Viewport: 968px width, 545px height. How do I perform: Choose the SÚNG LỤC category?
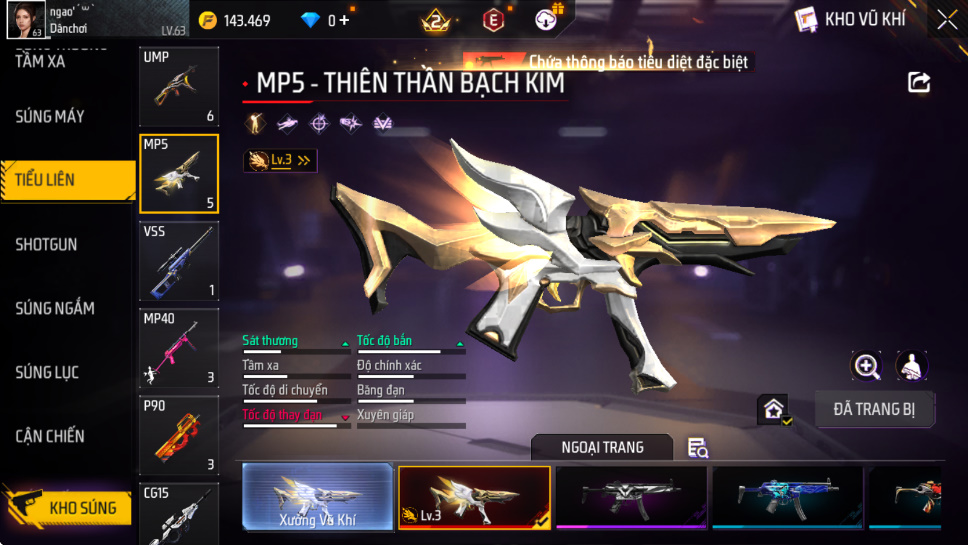click(47, 372)
